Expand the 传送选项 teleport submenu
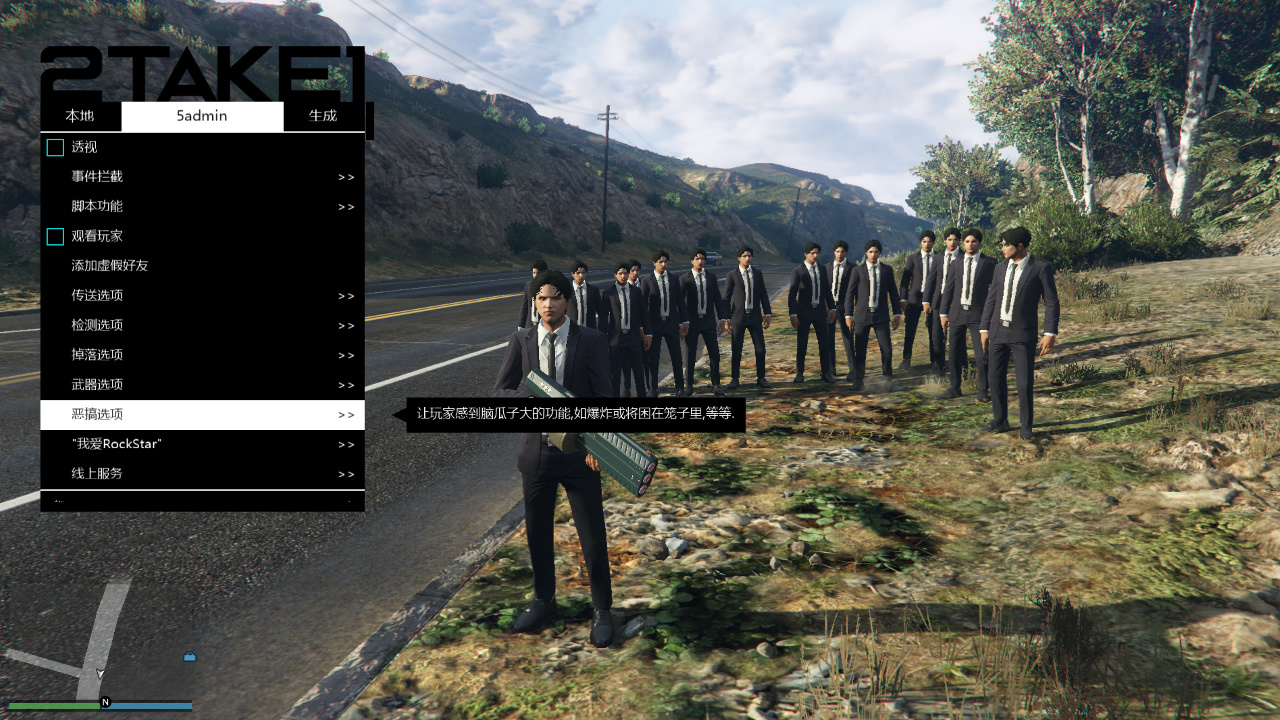Image resolution: width=1280 pixels, height=720 pixels. point(200,295)
